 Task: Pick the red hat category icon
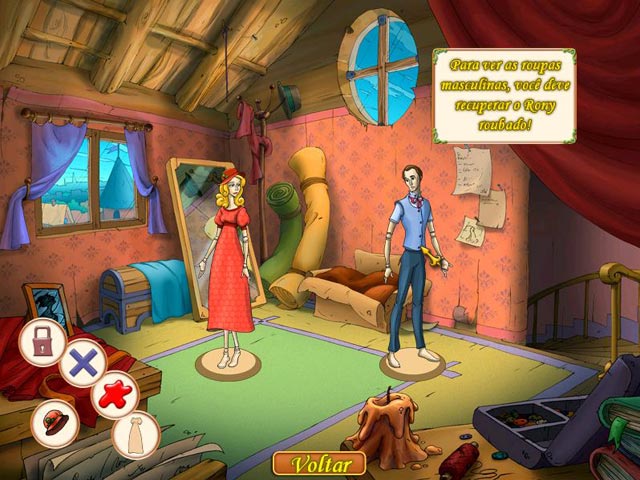[55, 421]
